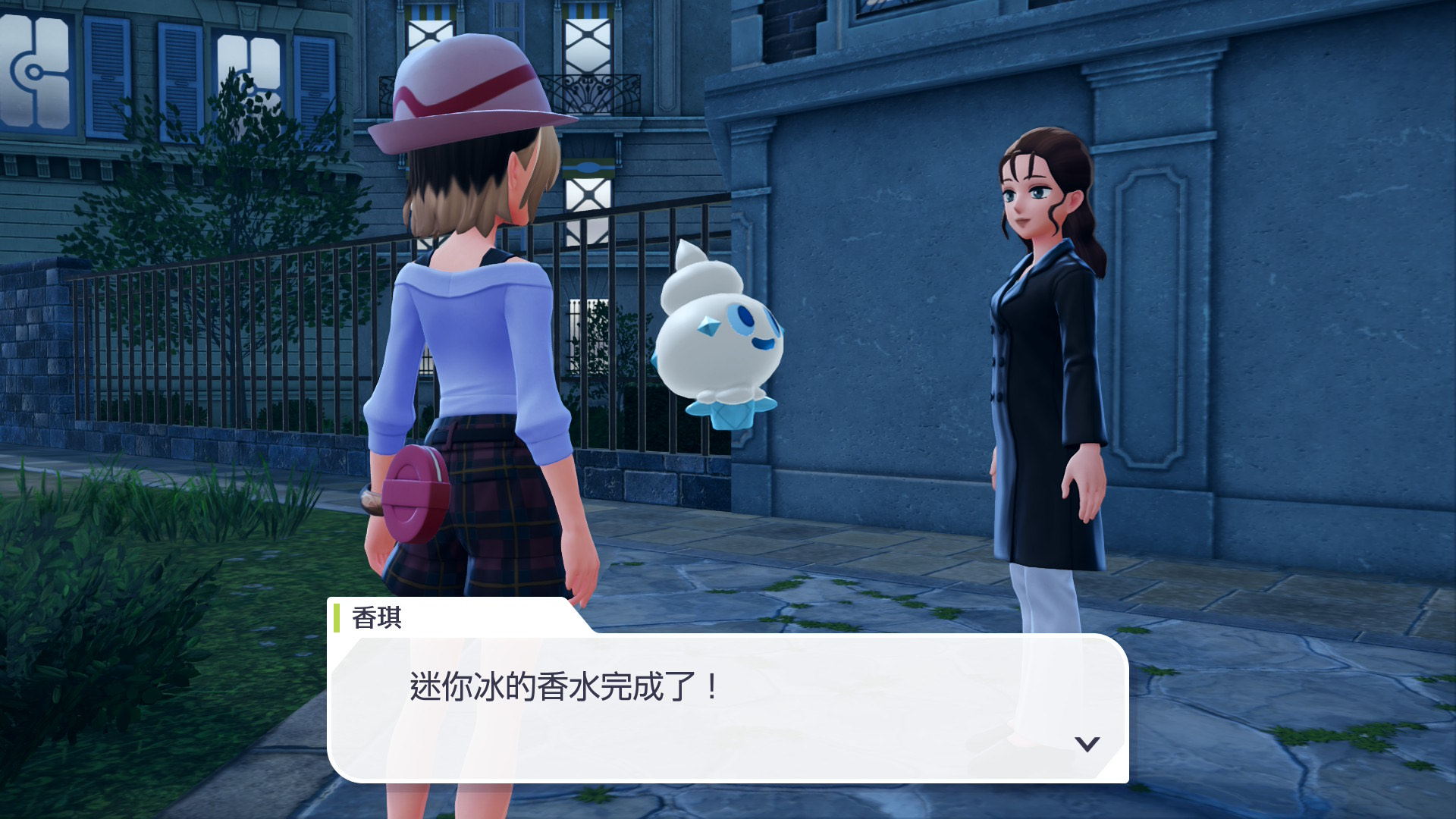
Task: Advance dialogue with the down arrow indicator
Action: [x=1087, y=744]
